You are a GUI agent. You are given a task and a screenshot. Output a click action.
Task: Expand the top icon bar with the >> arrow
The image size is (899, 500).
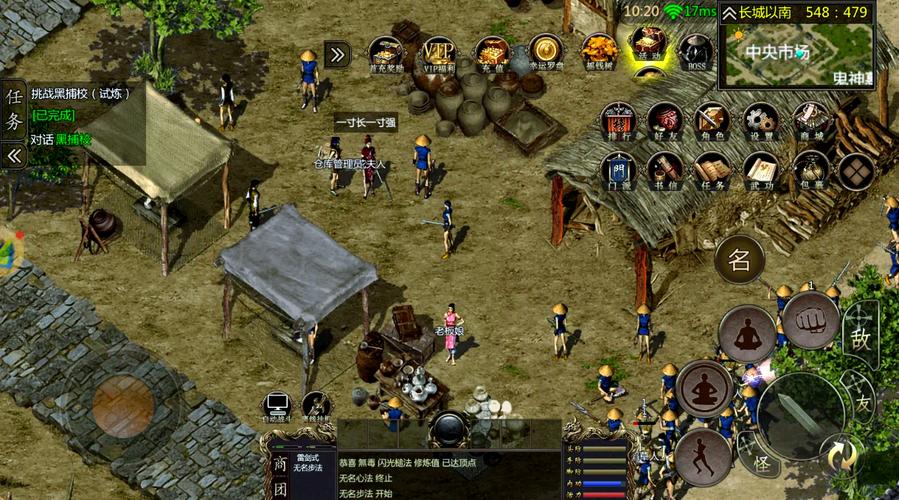point(337,54)
